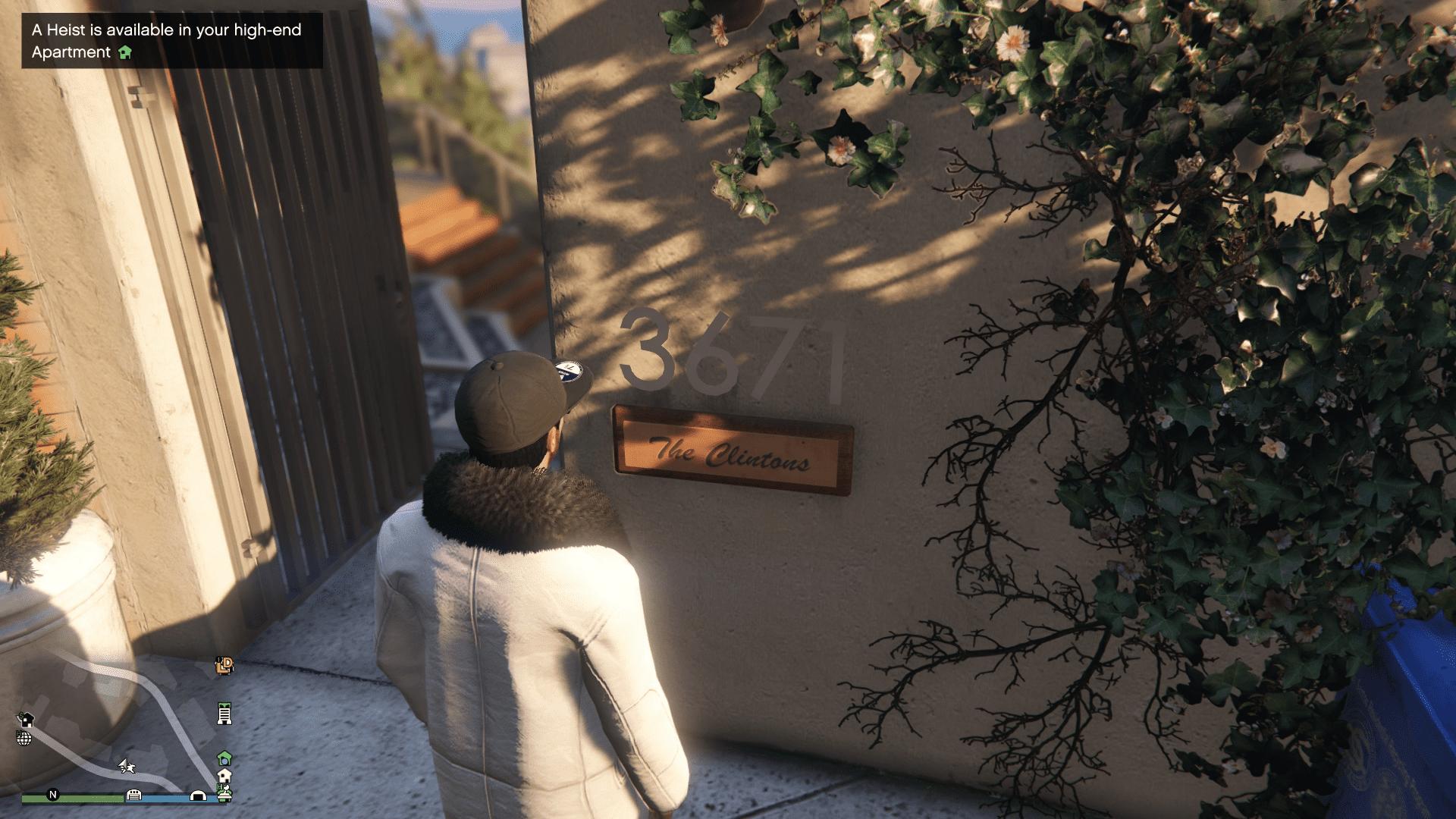Click the green safehouse icon on the minimap
1456x819 pixels.
click(x=225, y=758)
